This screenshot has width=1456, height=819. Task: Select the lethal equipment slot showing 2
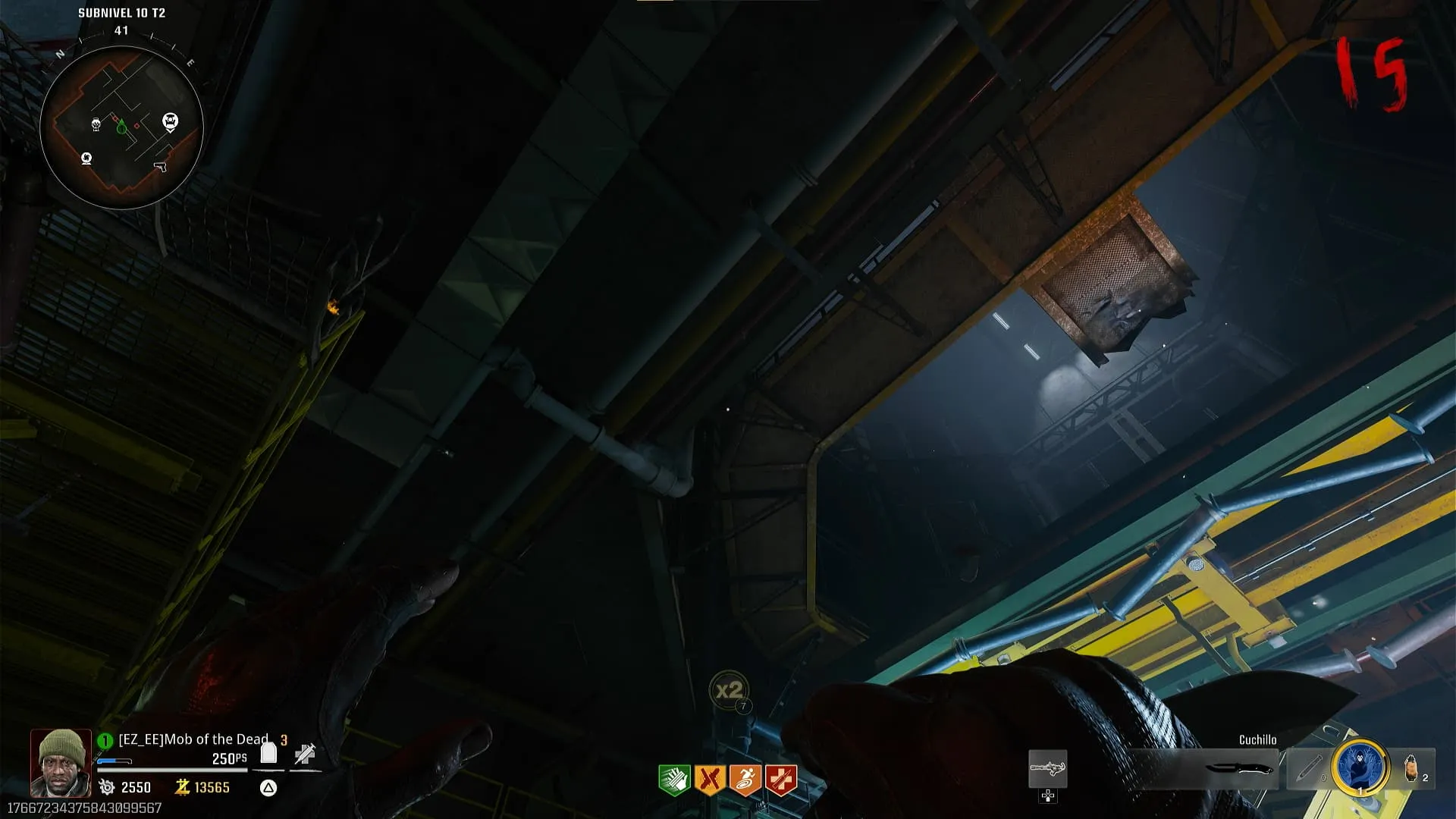(x=1414, y=768)
